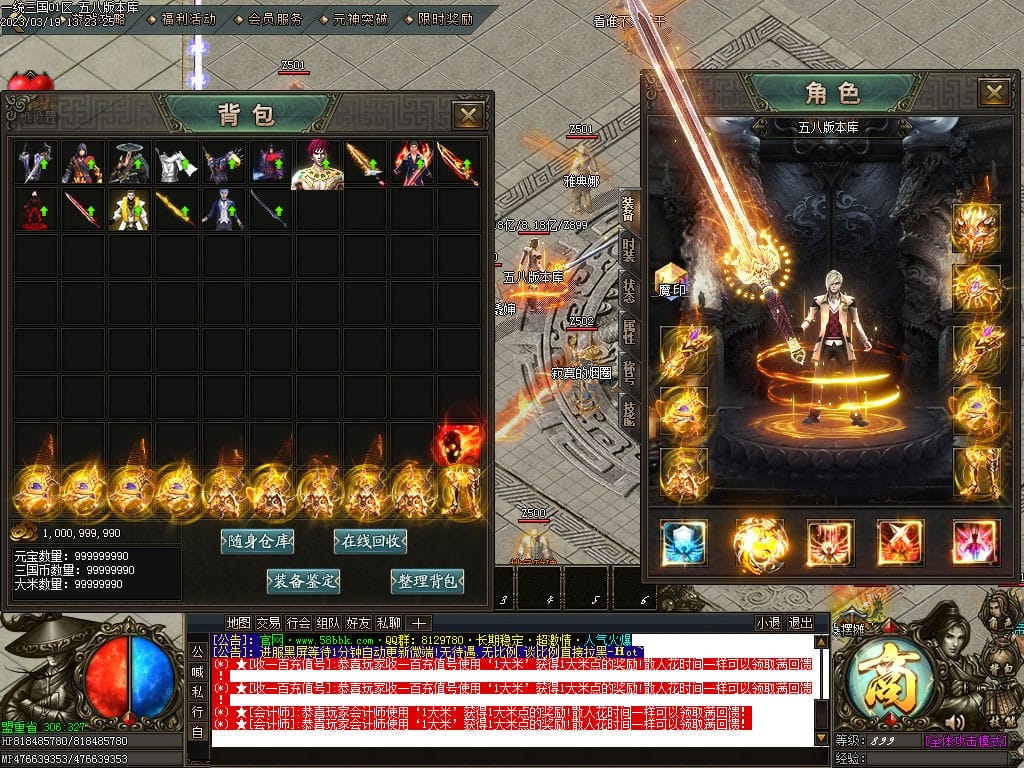1024x768 pixels.
Task: Show the 技能 skills tab
Action: click(629, 412)
